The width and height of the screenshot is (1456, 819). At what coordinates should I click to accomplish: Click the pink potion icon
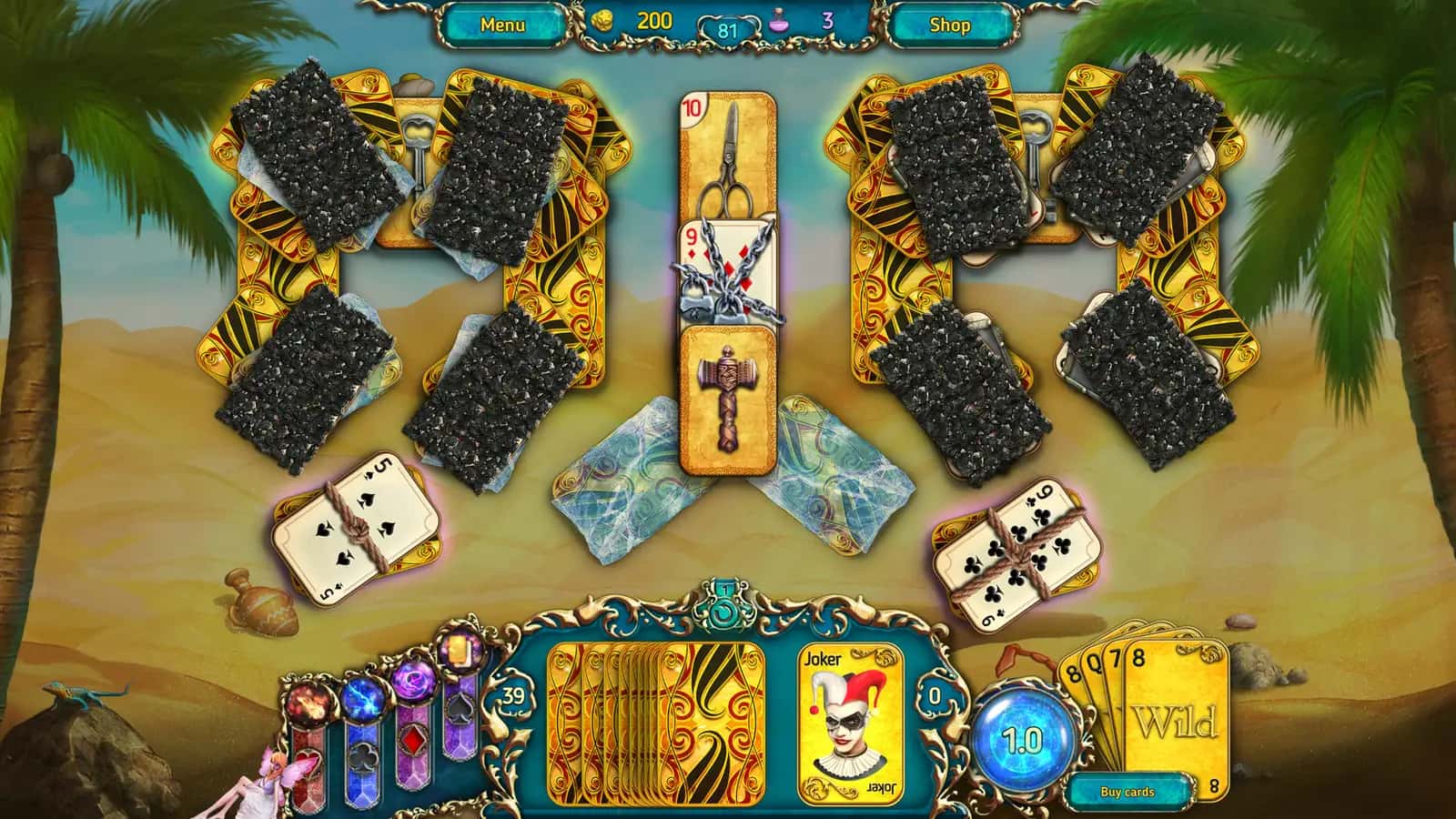[x=775, y=25]
